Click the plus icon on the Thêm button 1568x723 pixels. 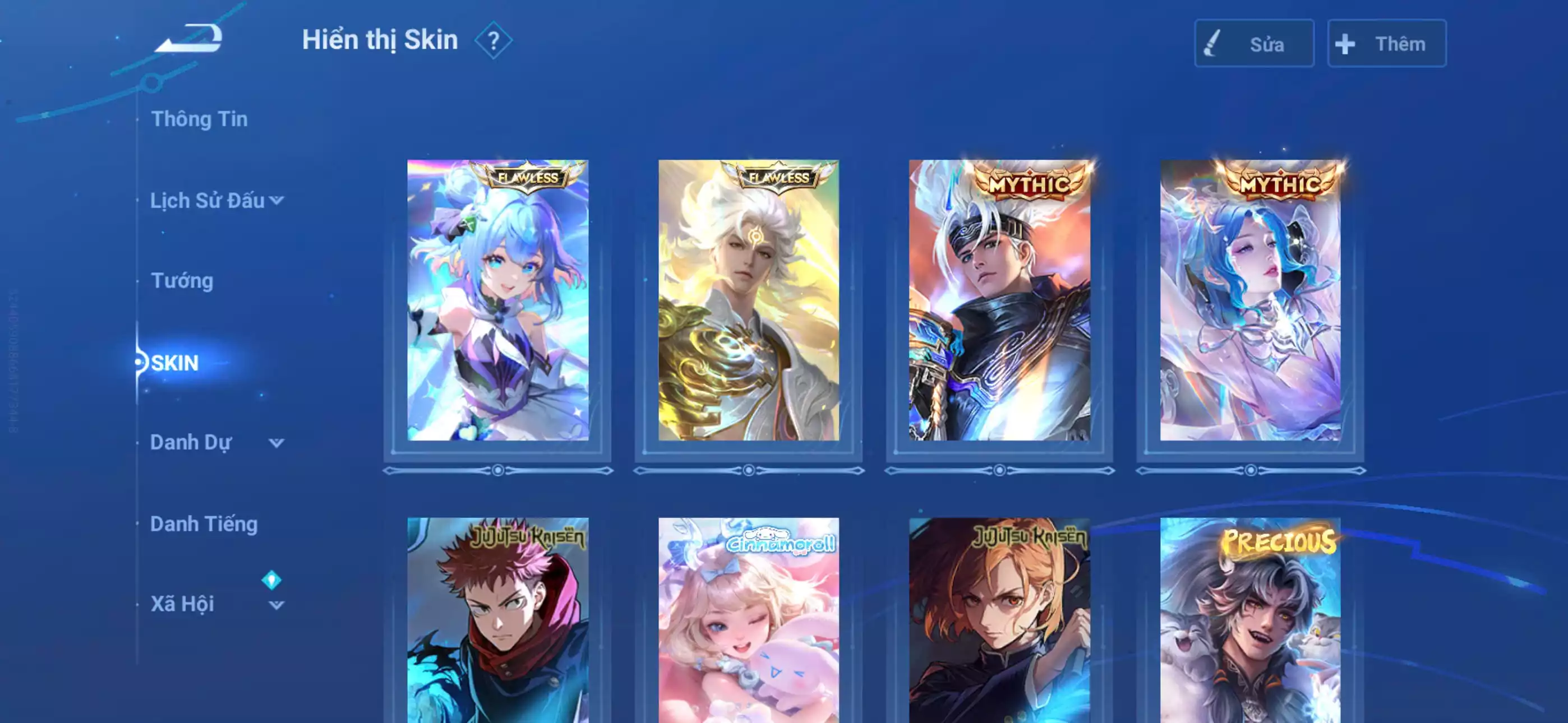point(1345,43)
